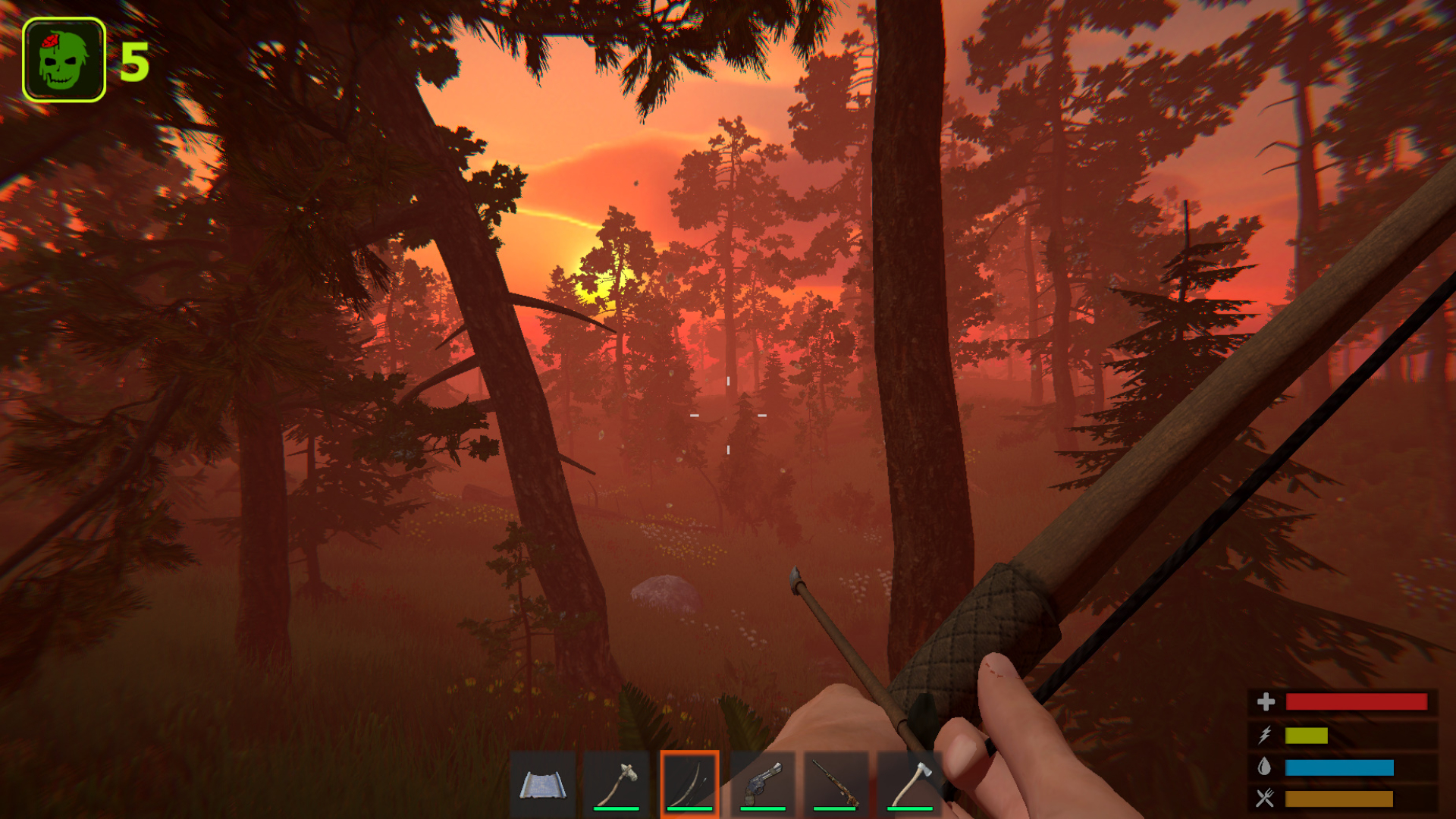Image resolution: width=1456 pixels, height=819 pixels.
Task: Click the orange highlighted hotbar slot border
Action: 689,754
